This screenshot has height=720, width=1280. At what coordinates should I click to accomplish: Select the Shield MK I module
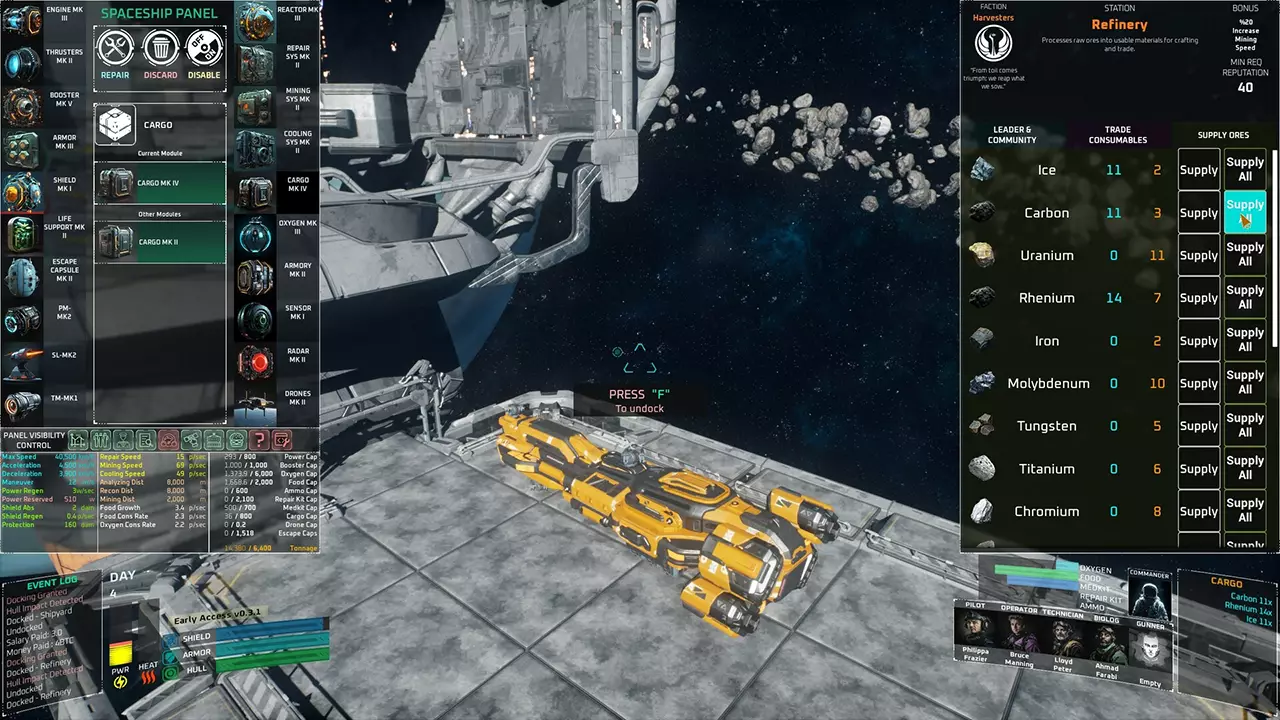point(22,192)
